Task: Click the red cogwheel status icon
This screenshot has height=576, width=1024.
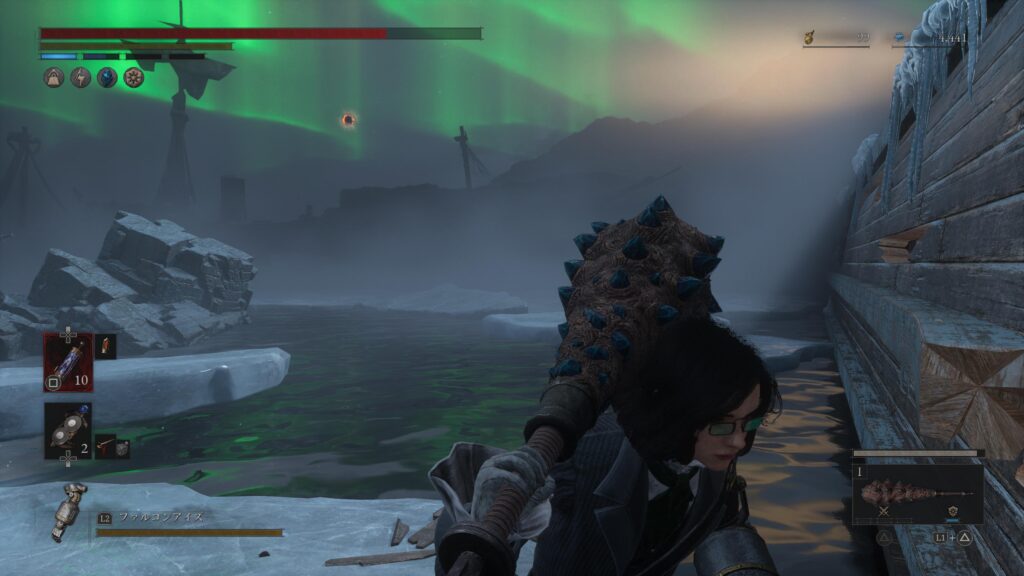Action: click(133, 77)
